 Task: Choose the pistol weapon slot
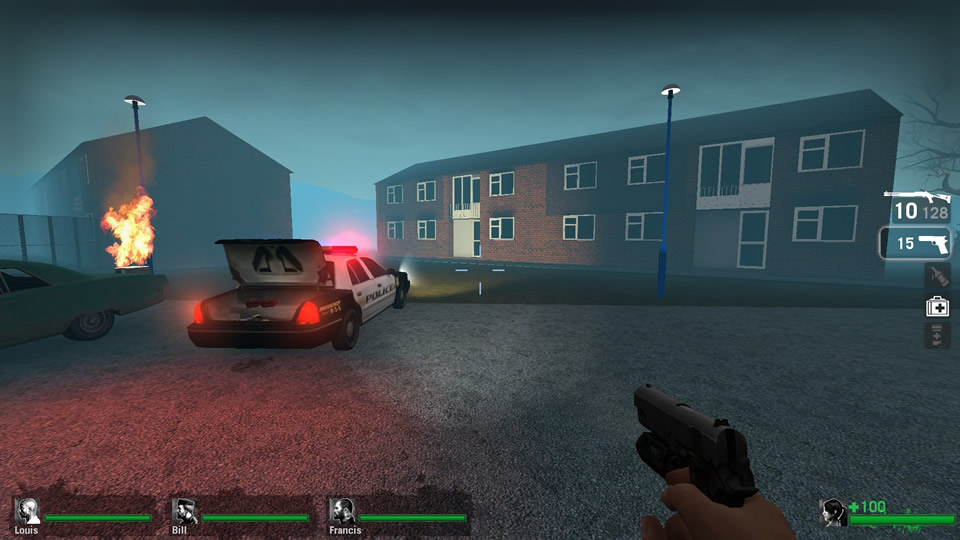916,243
